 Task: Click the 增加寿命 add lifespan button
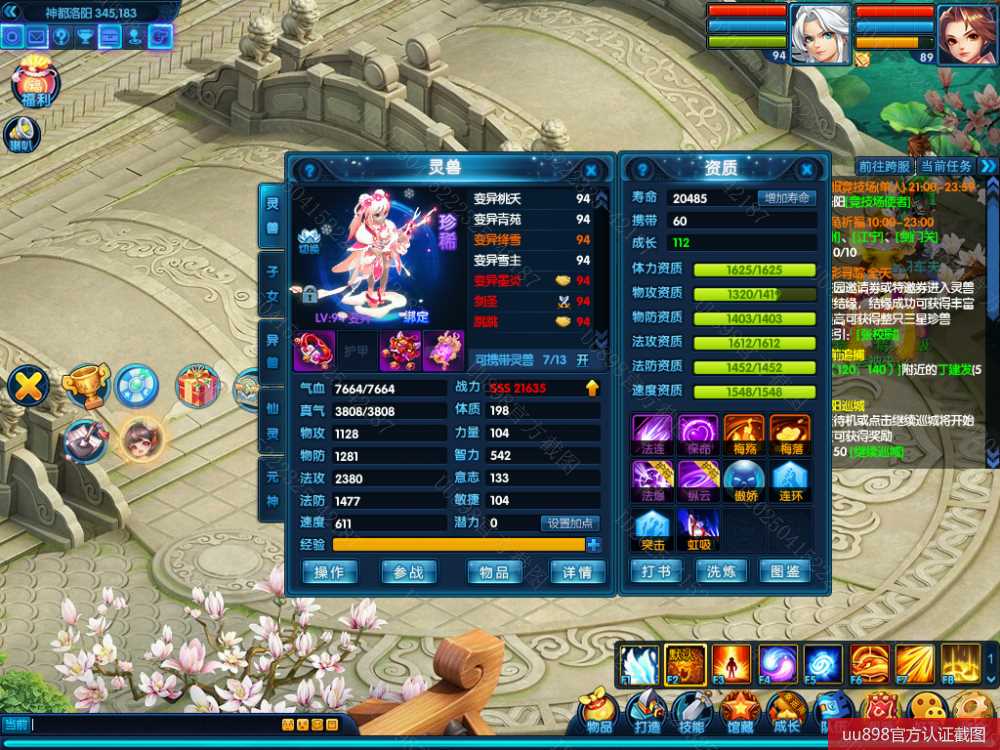(x=786, y=198)
